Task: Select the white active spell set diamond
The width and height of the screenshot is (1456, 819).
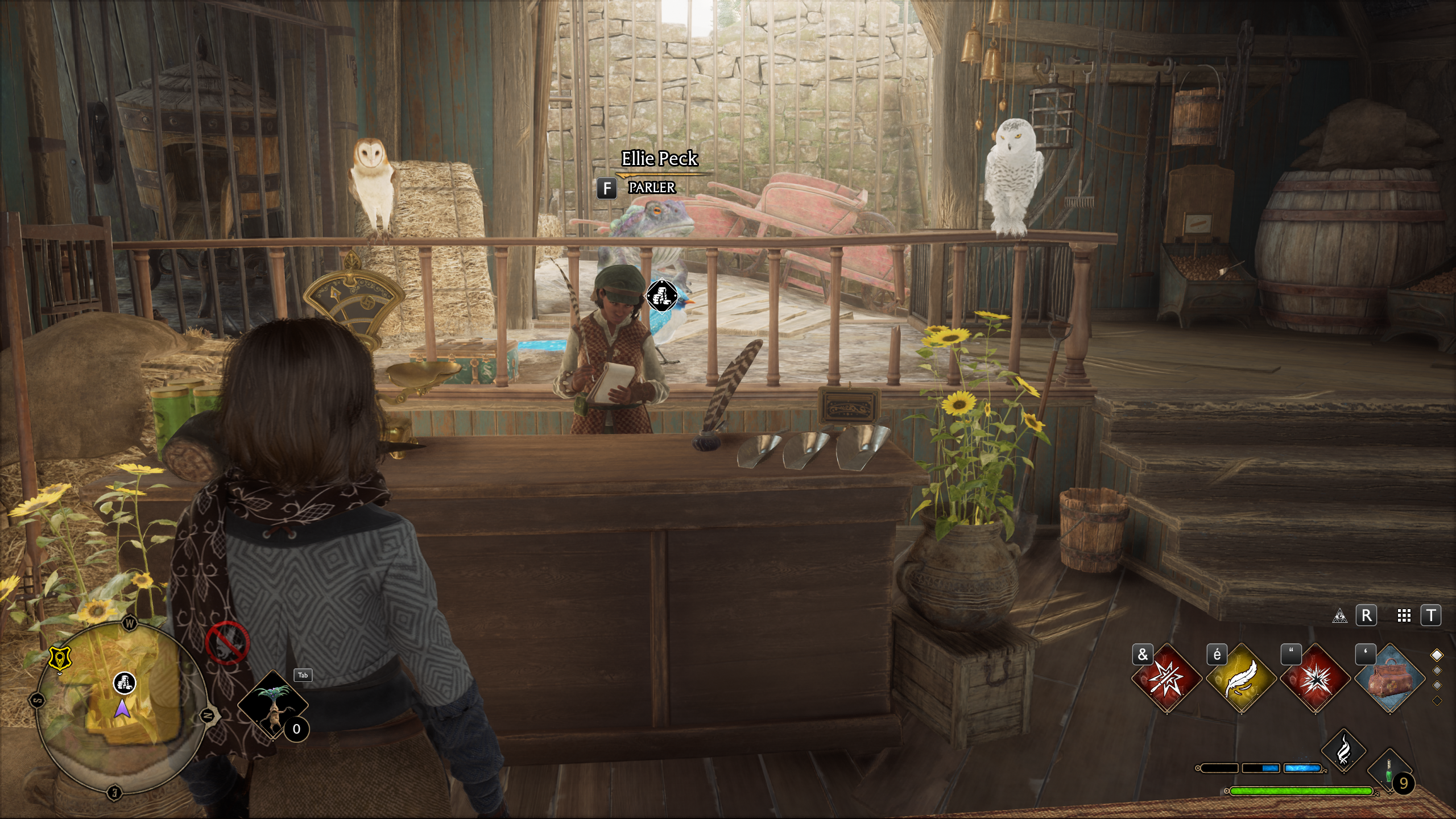Action: 1437,655
